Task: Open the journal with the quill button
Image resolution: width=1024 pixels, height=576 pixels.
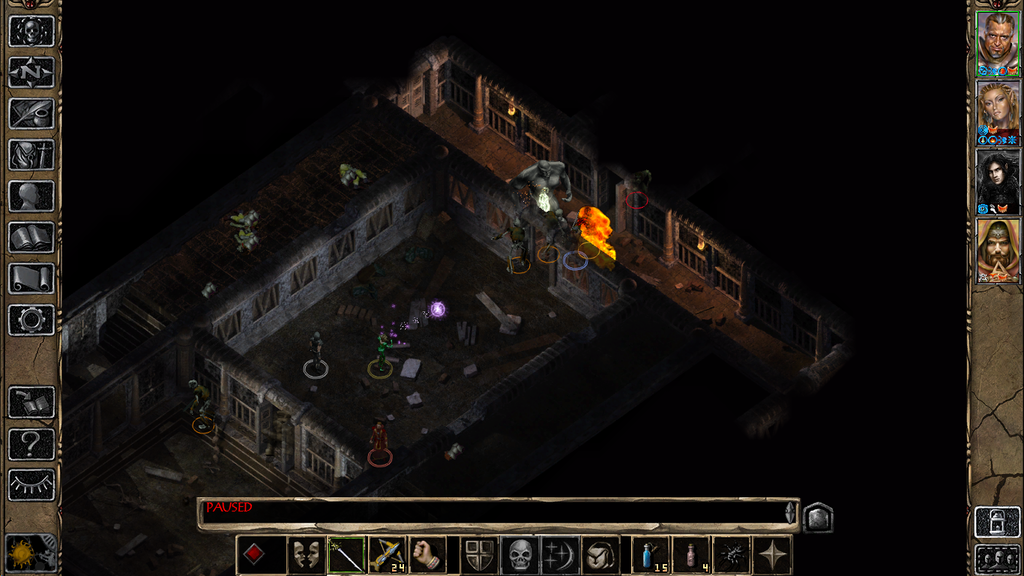Action: [x=31, y=113]
